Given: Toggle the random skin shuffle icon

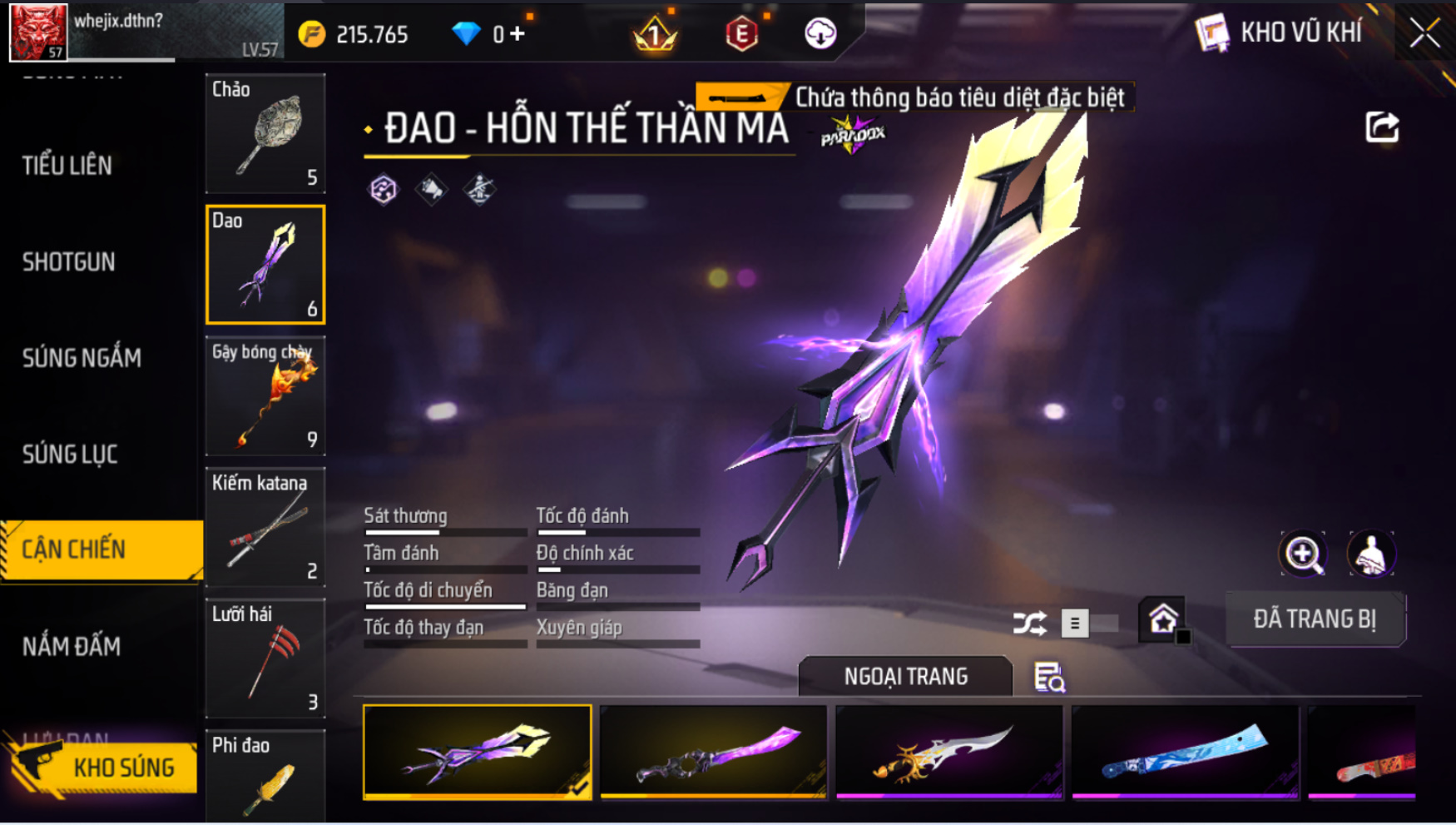Looking at the screenshot, I should pyautogui.click(x=1029, y=624).
